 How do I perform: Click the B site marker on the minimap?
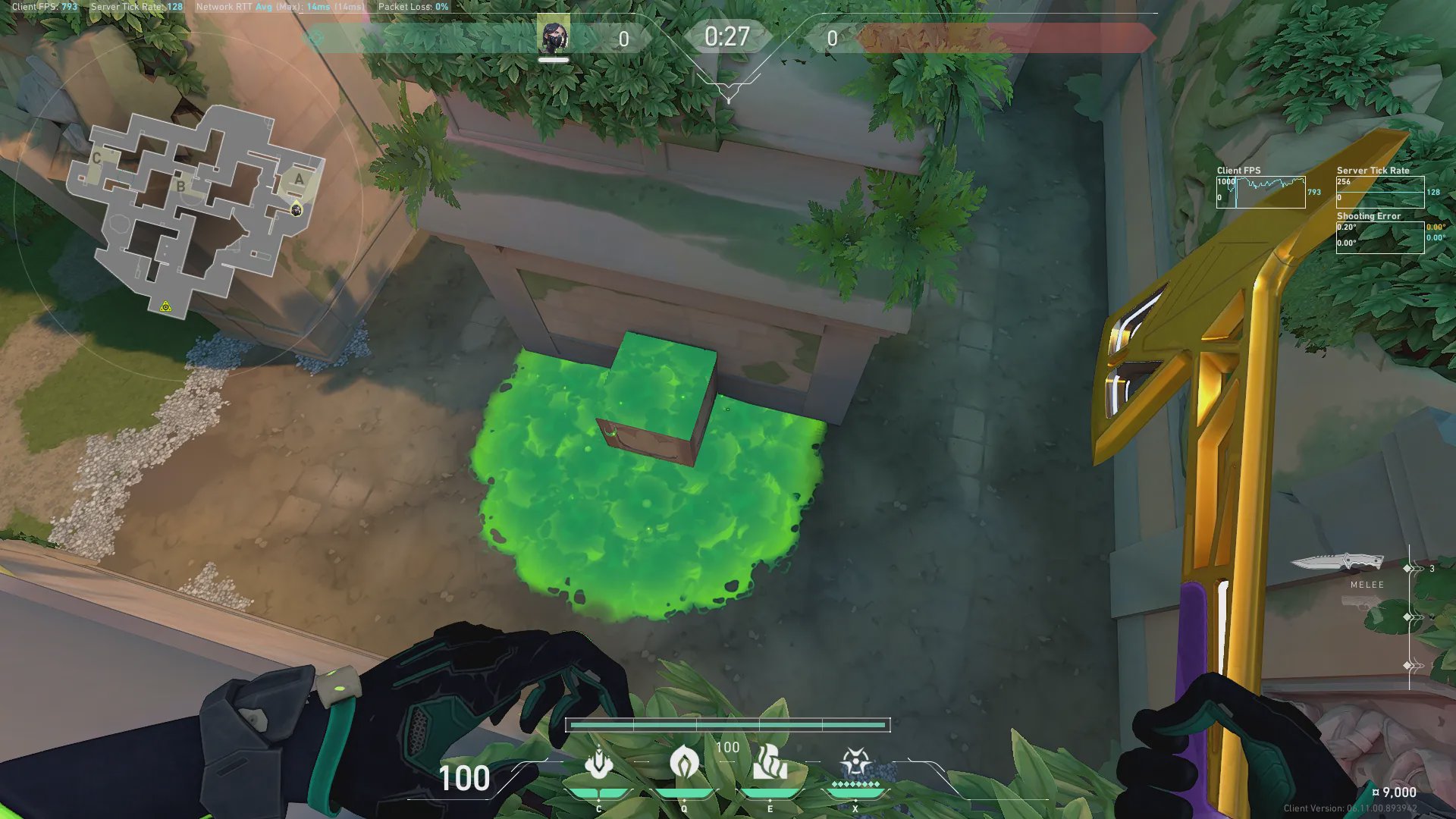coord(180,186)
